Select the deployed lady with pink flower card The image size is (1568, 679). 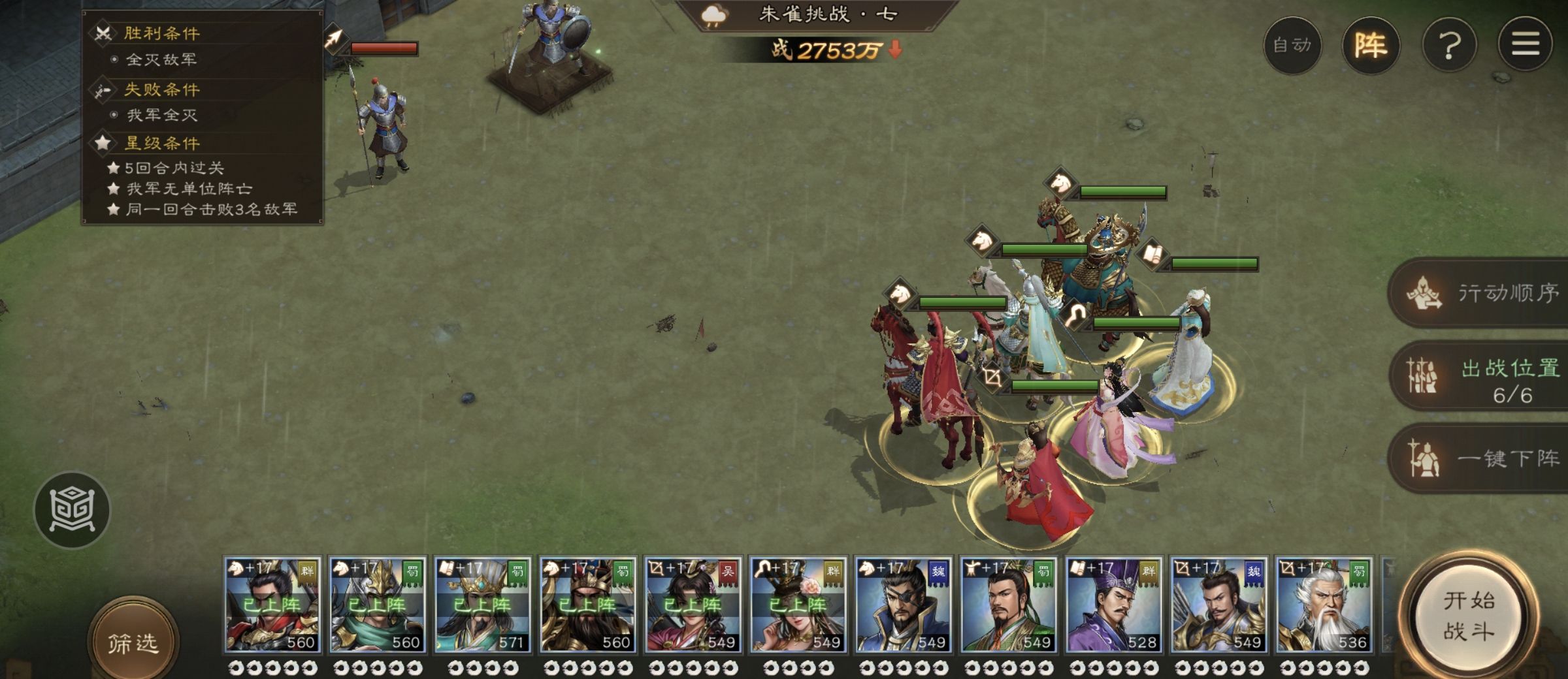click(798, 605)
